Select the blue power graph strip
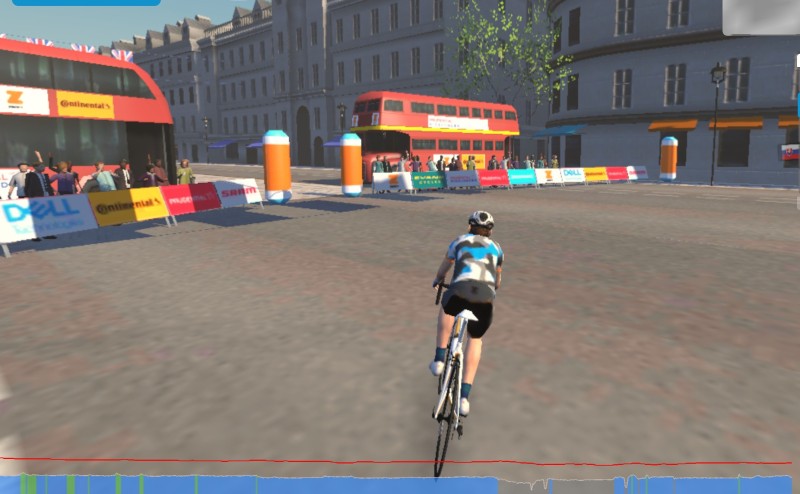 pos(300,485)
